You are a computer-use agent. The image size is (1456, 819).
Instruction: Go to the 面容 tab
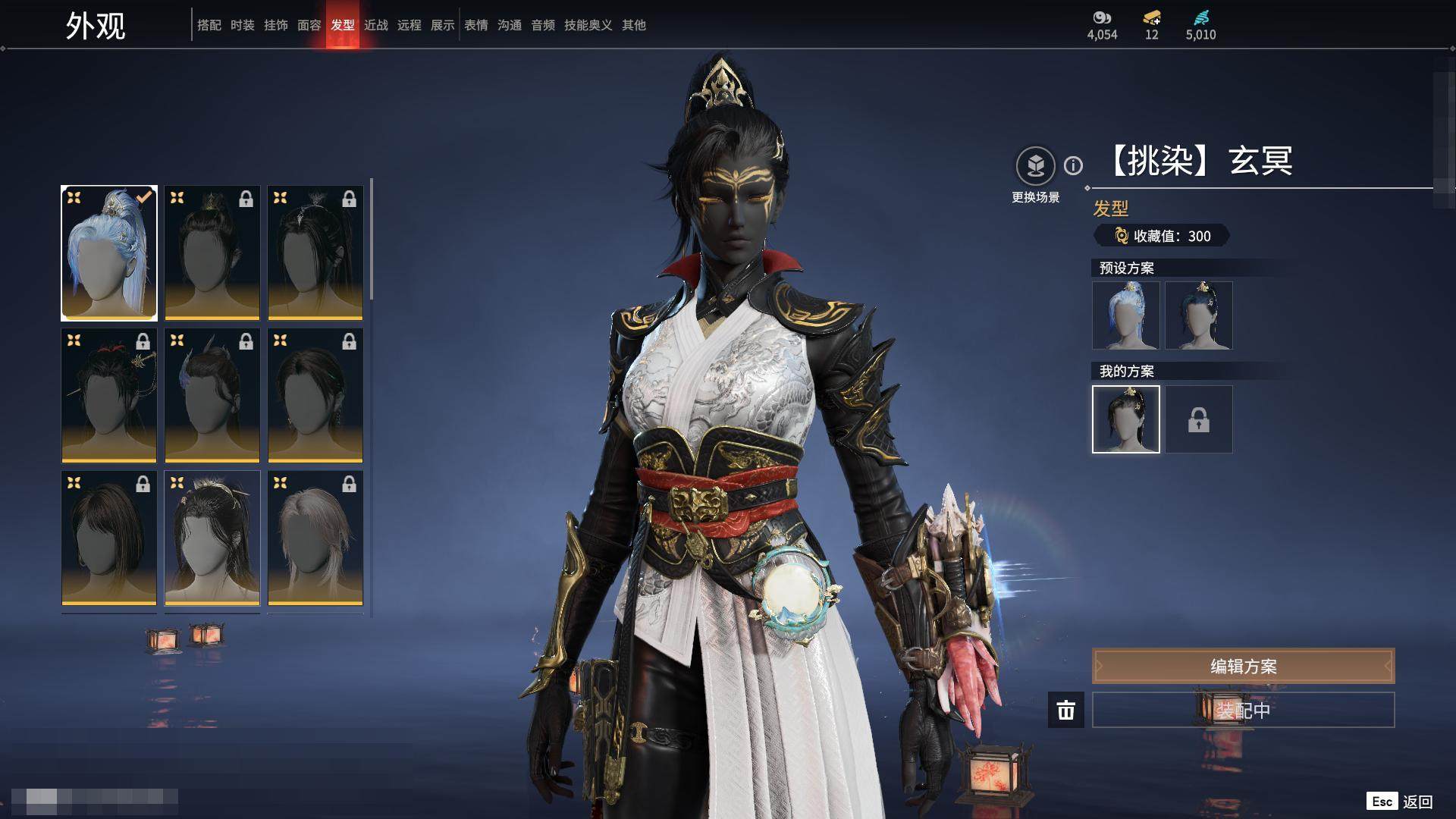[x=309, y=25]
